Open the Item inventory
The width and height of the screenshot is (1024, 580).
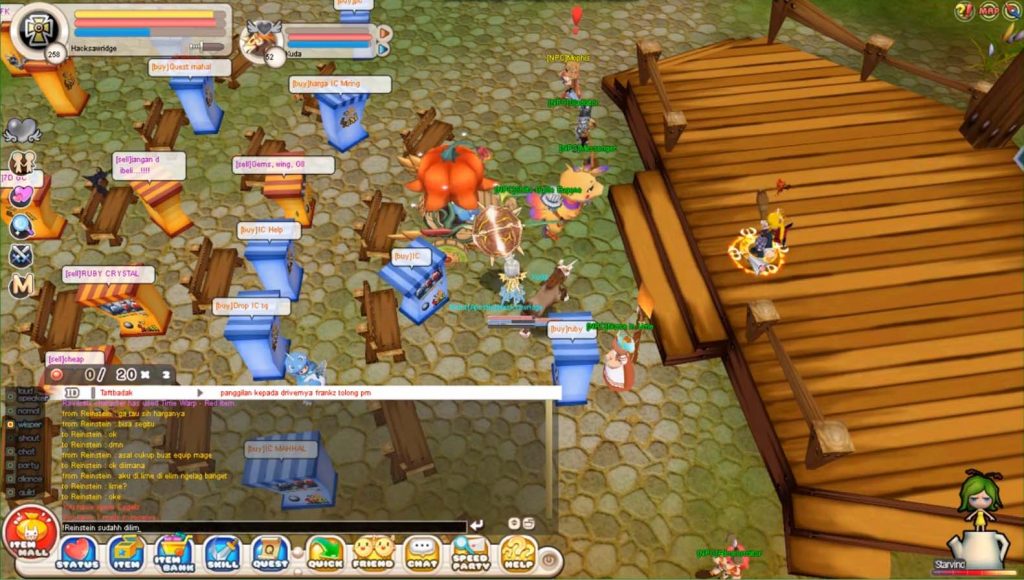(x=127, y=554)
